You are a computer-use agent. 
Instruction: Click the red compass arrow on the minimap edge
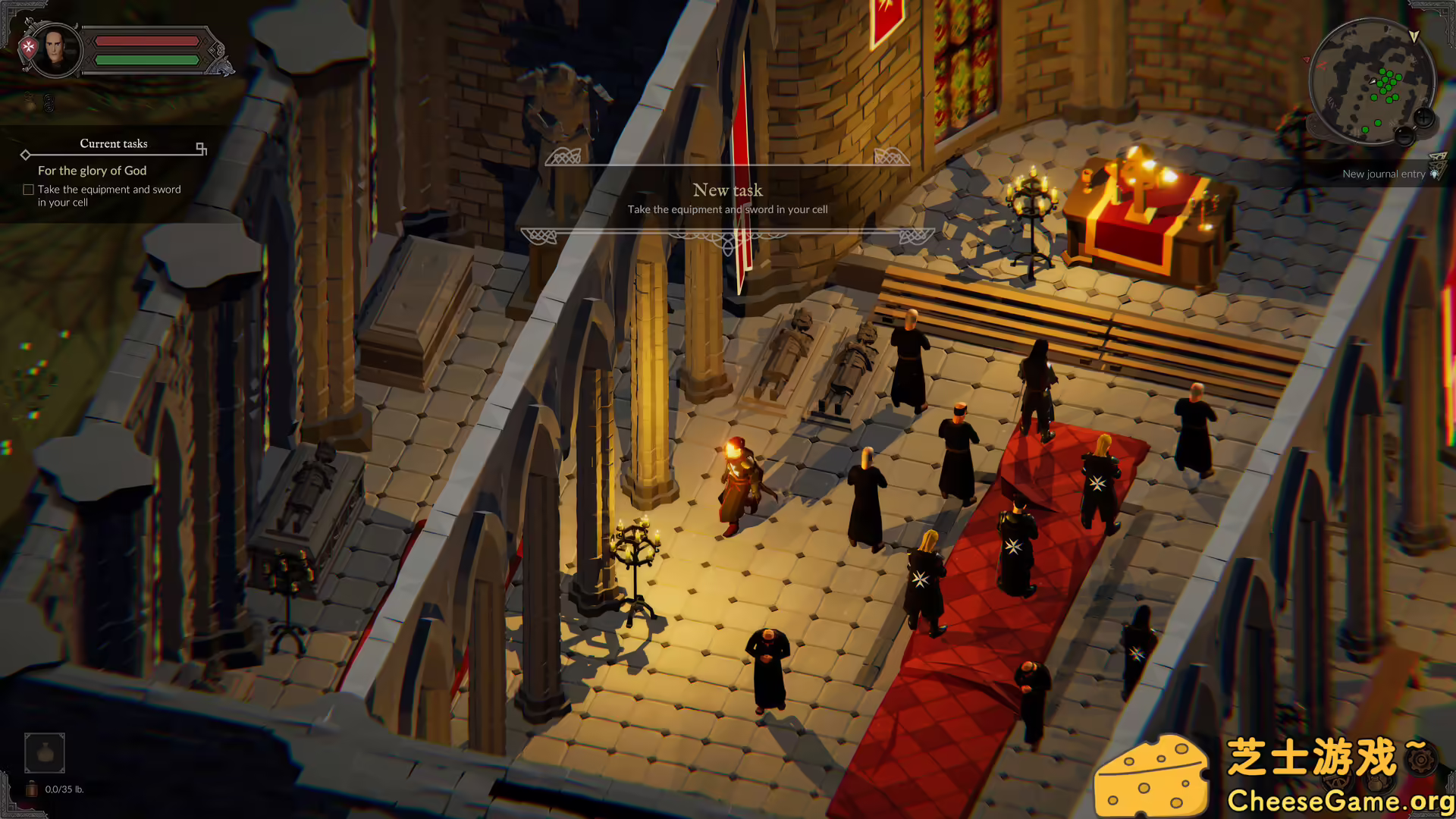(x=1307, y=60)
